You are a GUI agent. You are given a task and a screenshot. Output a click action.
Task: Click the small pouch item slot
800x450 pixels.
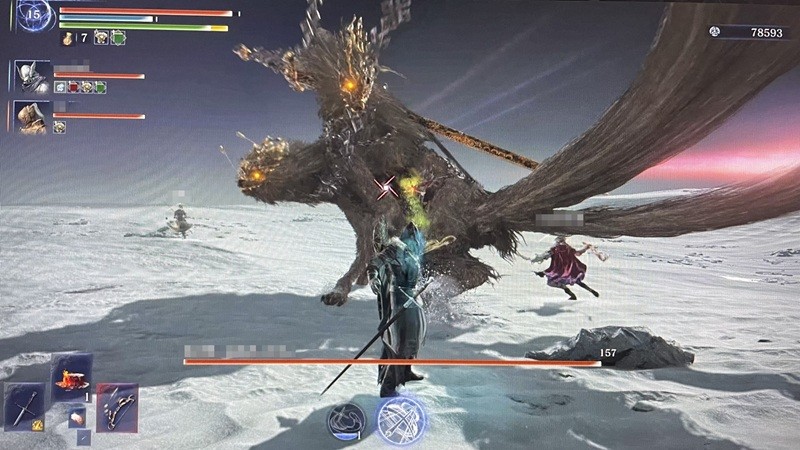[75, 420]
